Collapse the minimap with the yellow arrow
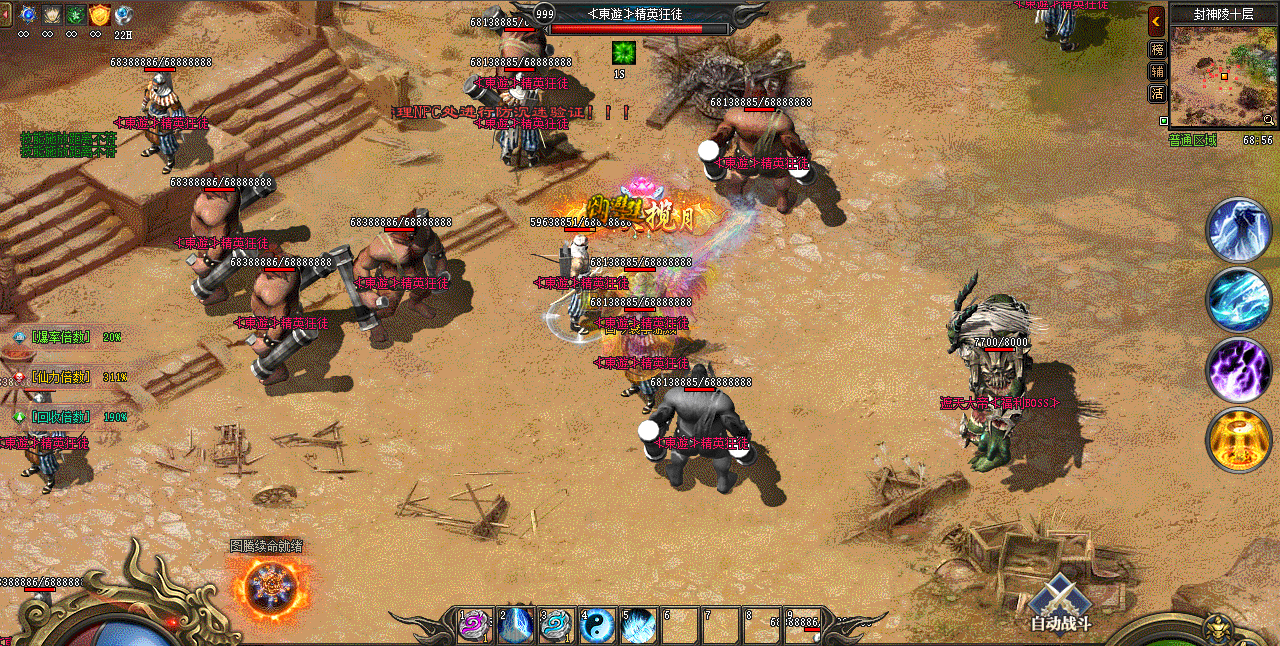This screenshot has height=646, width=1280. [1156, 20]
